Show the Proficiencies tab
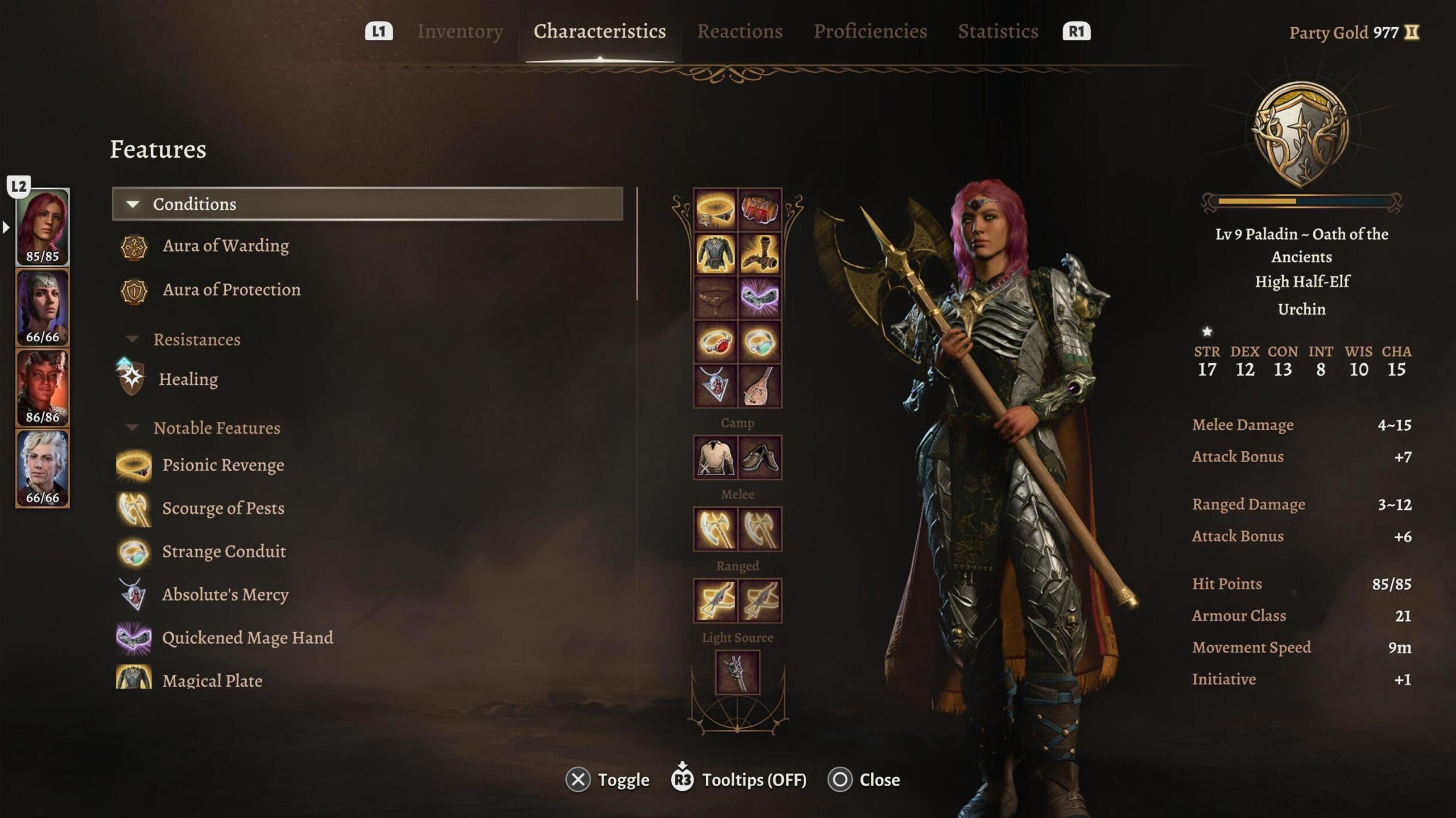Viewport: 1456px width, 818px height. [870, 31]
